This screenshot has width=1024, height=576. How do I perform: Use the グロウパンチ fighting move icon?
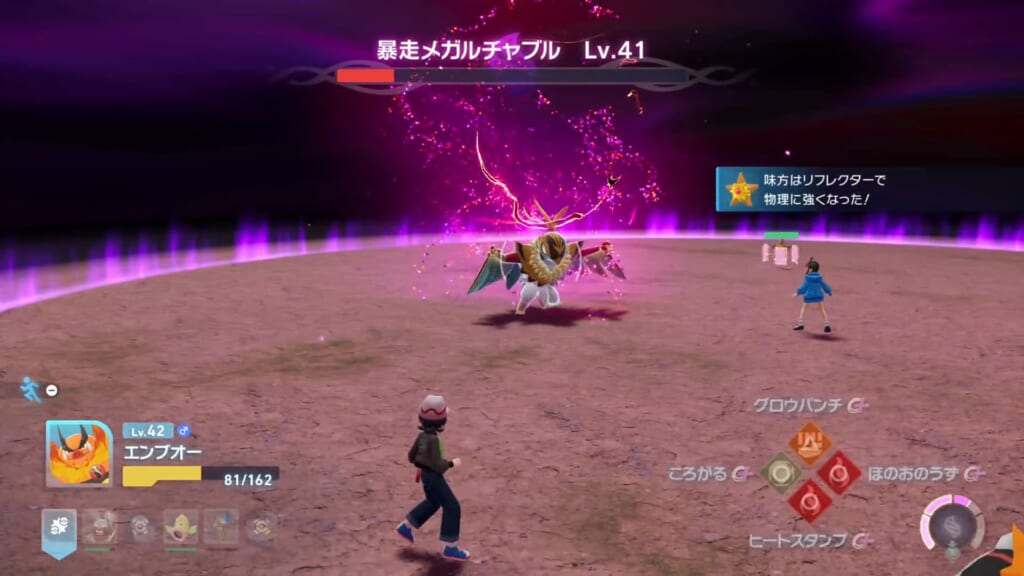[x=808, y=441]
